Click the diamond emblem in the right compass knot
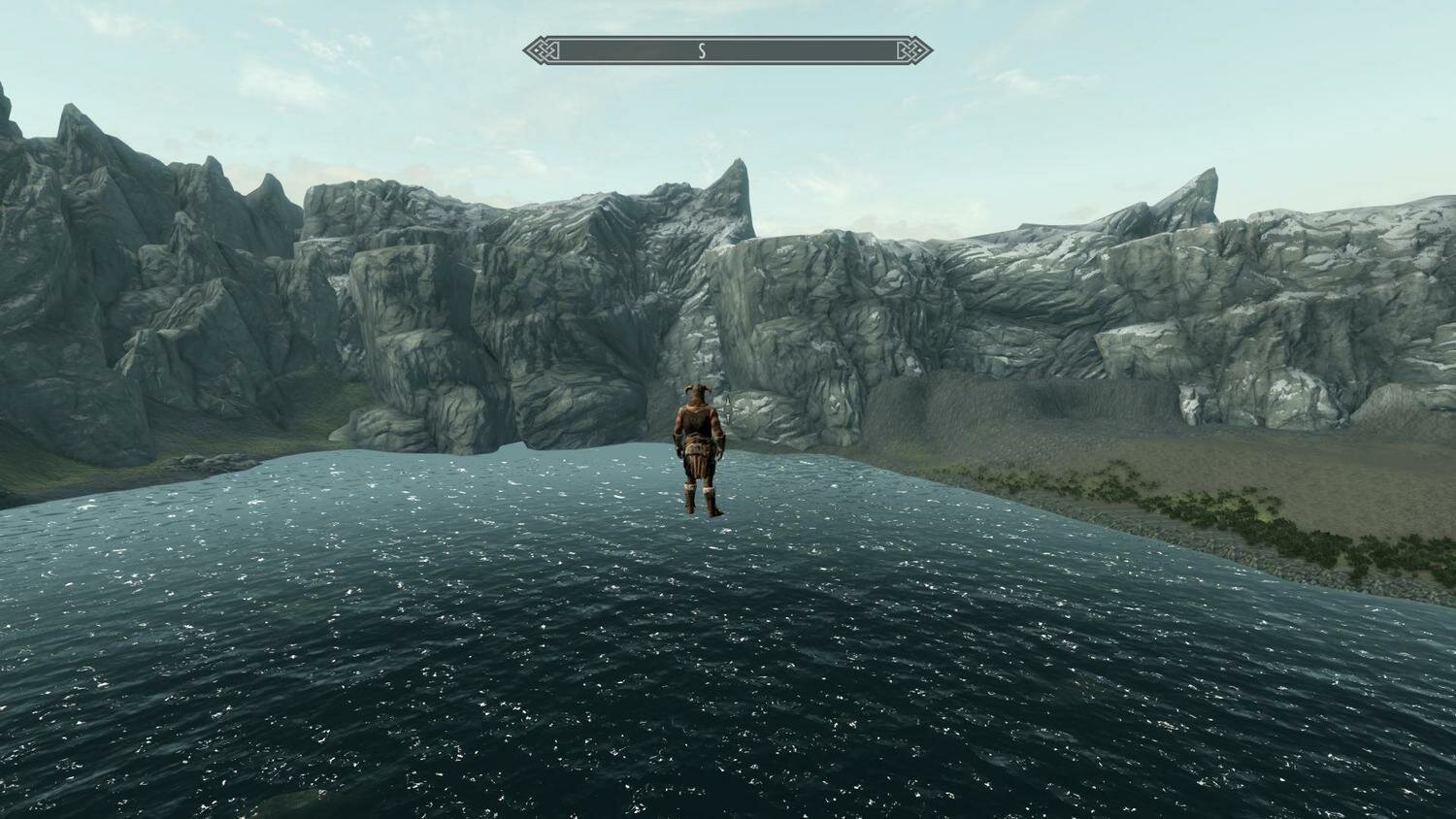Screen dimensions: 1456x819 (918, 49)
